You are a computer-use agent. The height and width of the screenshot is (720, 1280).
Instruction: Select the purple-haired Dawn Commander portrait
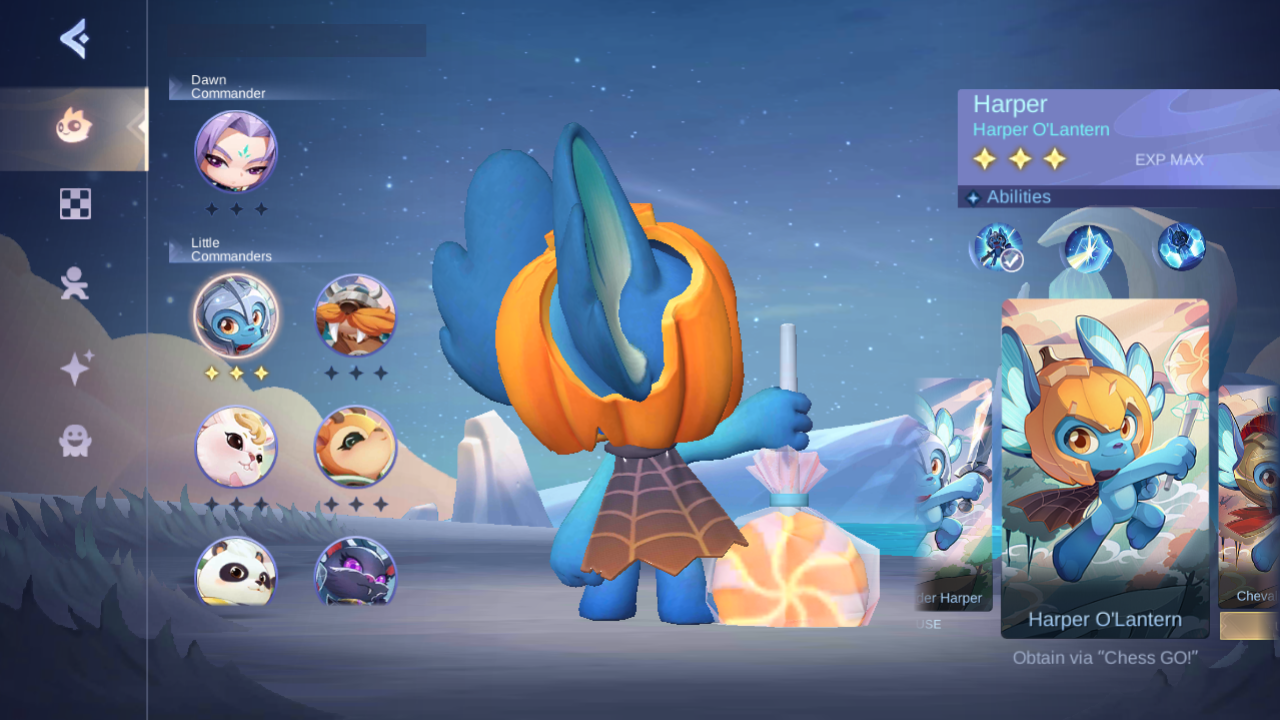pyautogui.click(x=236, y=152)
